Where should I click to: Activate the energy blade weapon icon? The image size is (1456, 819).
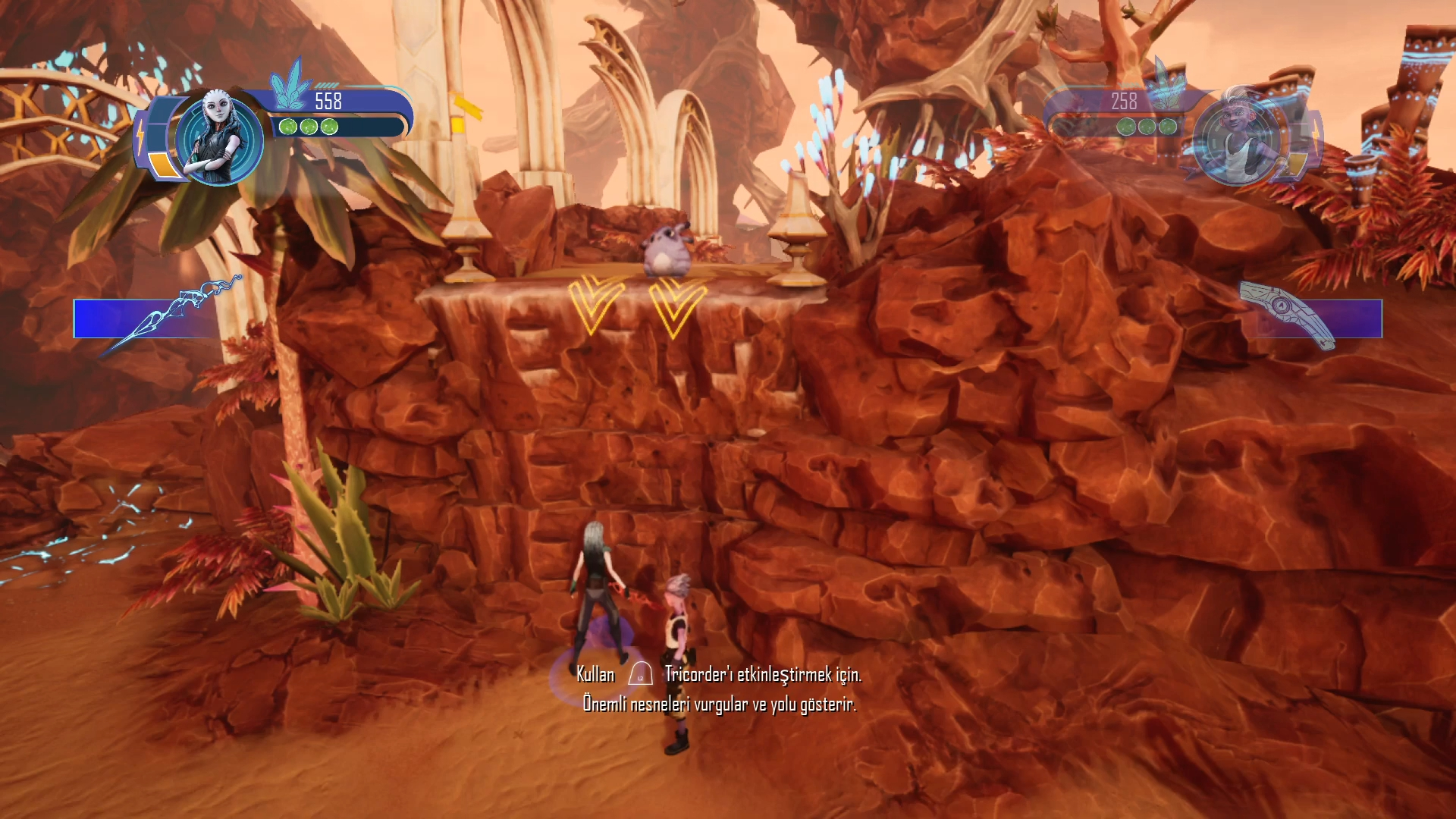[174, 315]
